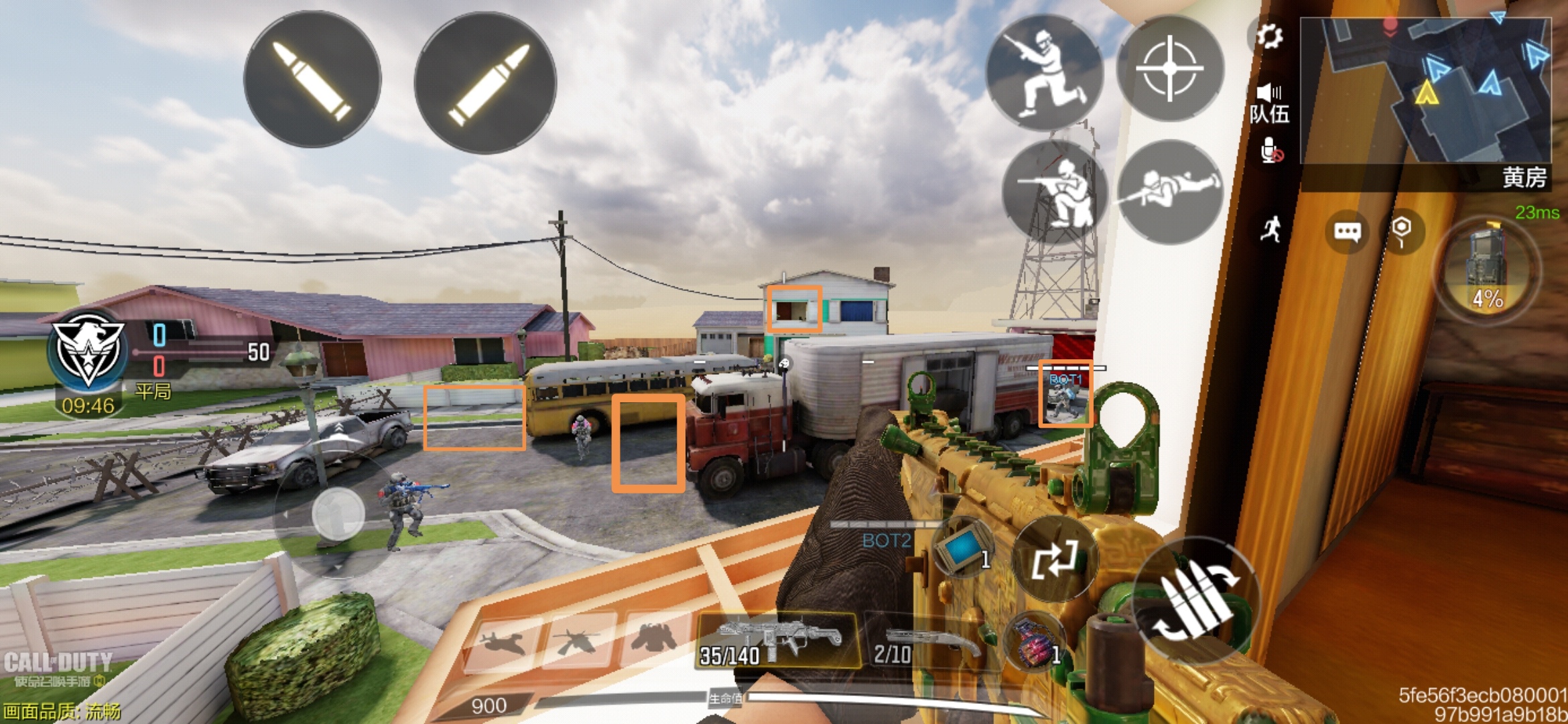Go prone with the lying soldier button

click(1171, 191)
